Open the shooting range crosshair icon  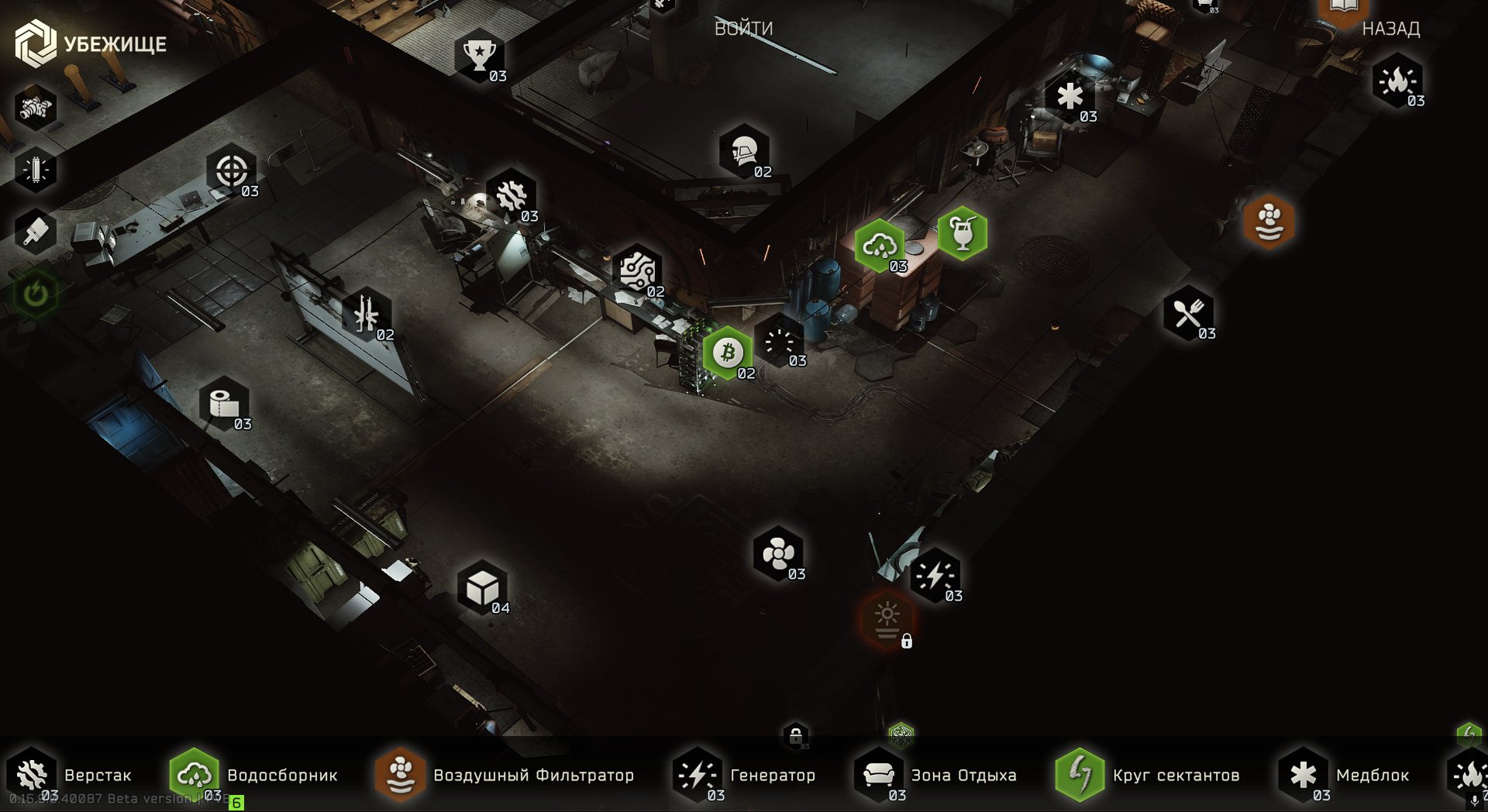[231, 170]
